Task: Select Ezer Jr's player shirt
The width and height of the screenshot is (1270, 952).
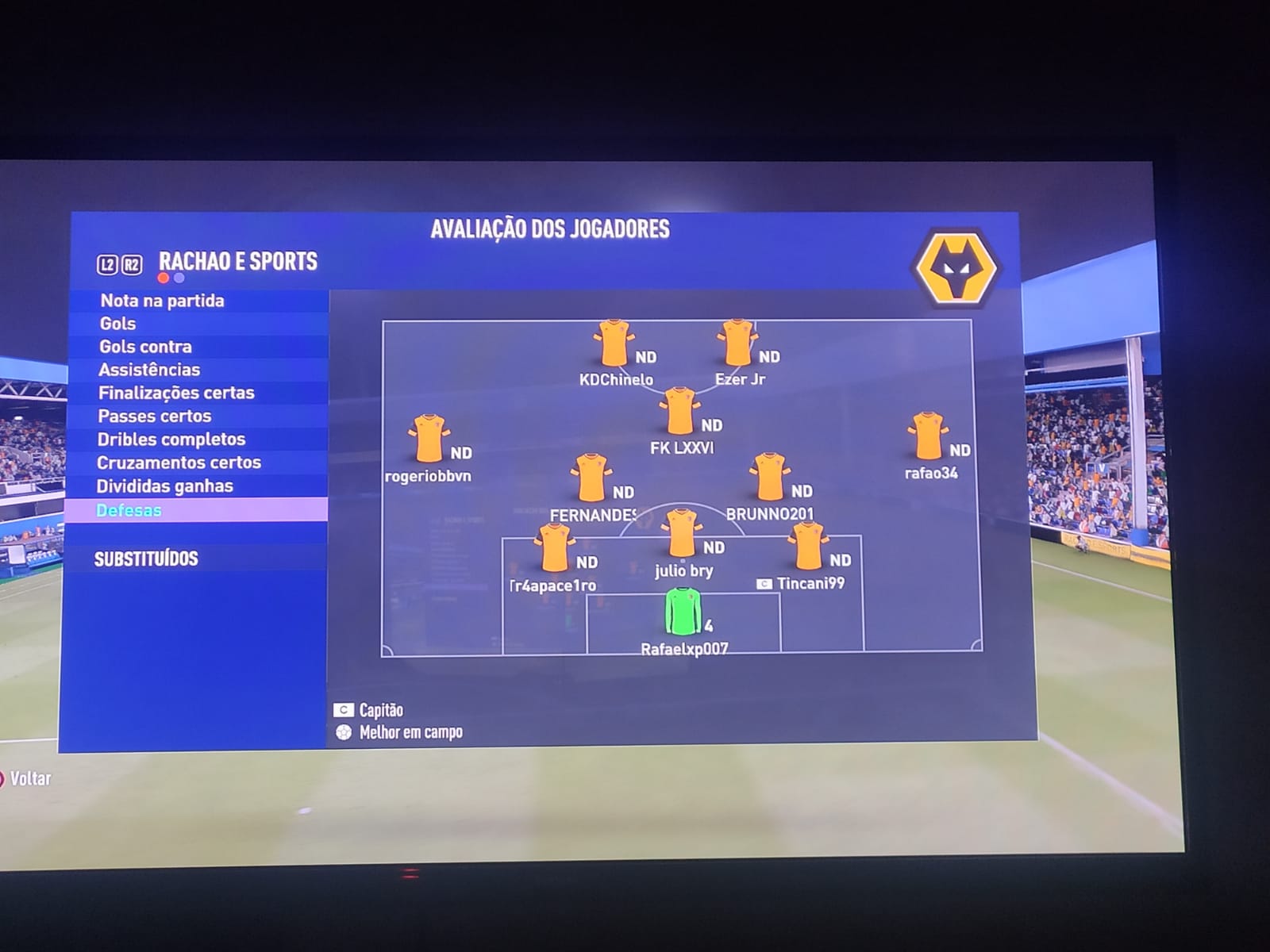Action: coord(737,343)
